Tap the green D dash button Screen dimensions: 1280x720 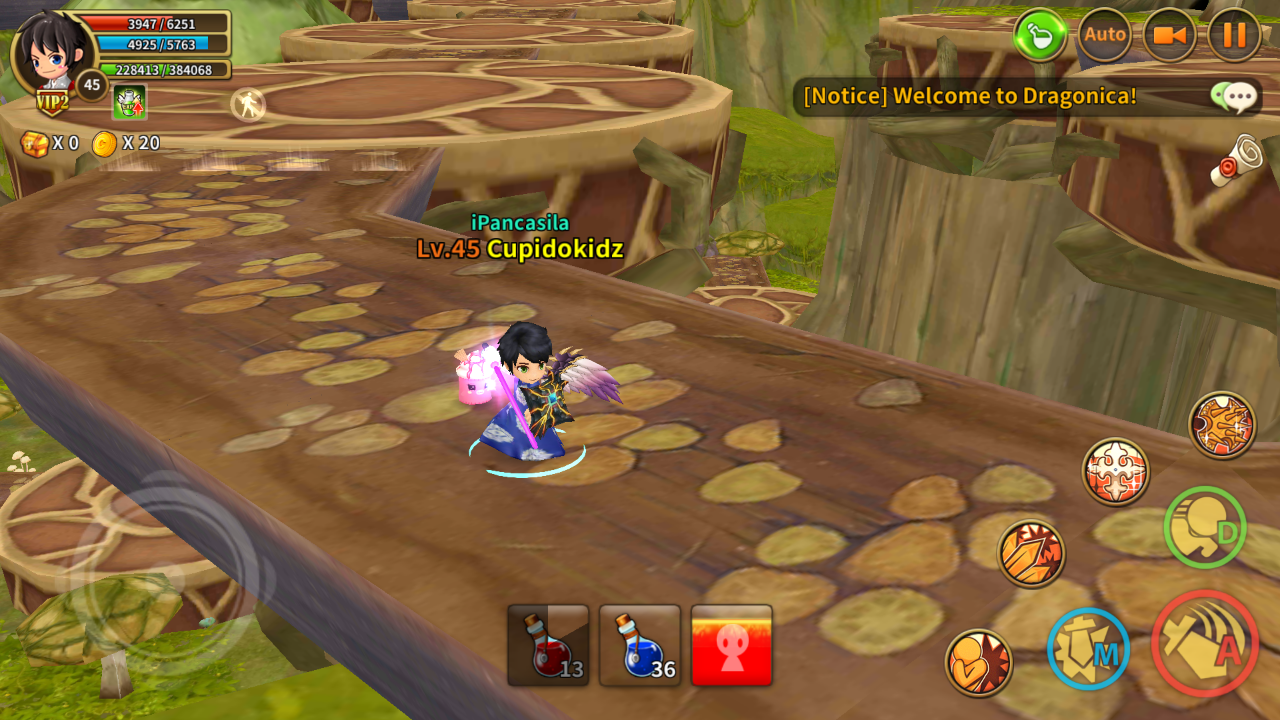(1205, 528)
